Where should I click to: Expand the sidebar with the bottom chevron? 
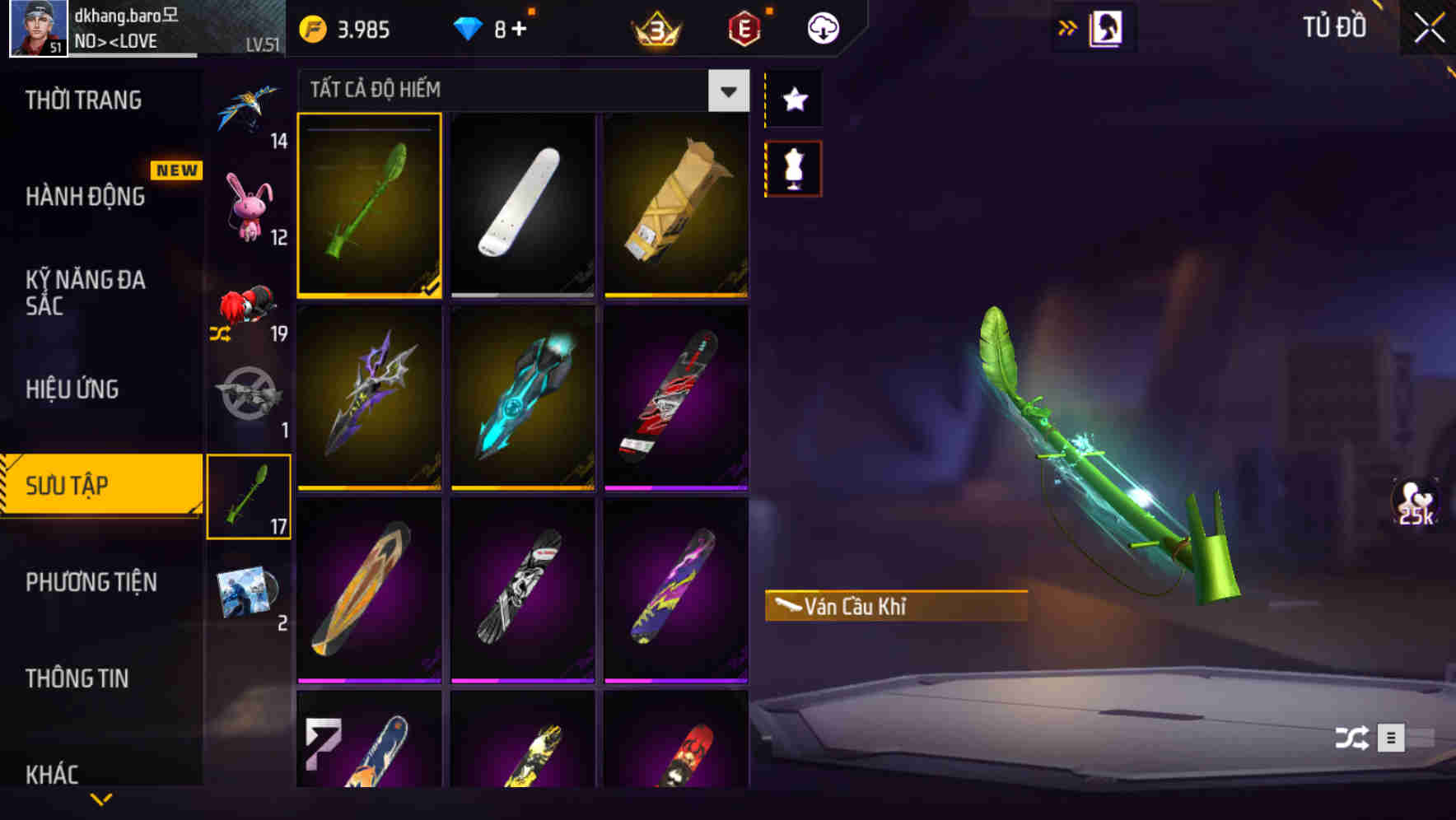pos(100,799)
